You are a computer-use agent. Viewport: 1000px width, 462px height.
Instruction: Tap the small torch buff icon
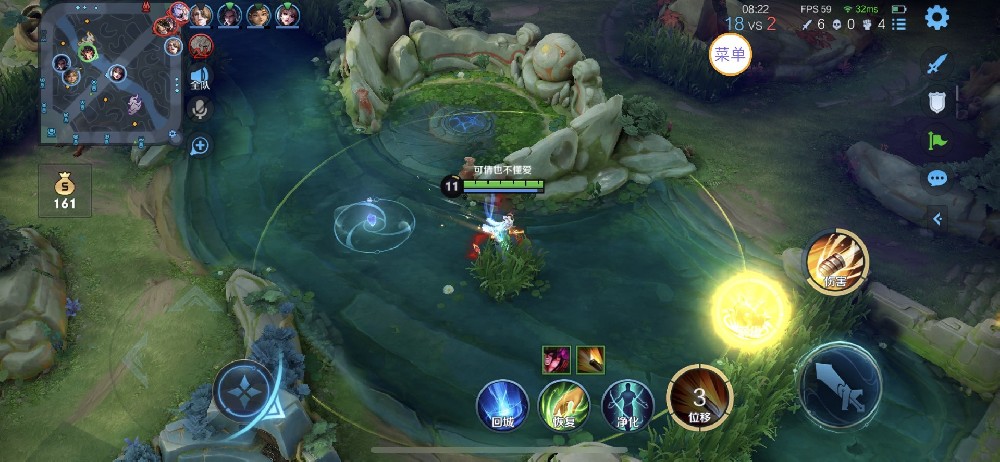tap(590, 357)
